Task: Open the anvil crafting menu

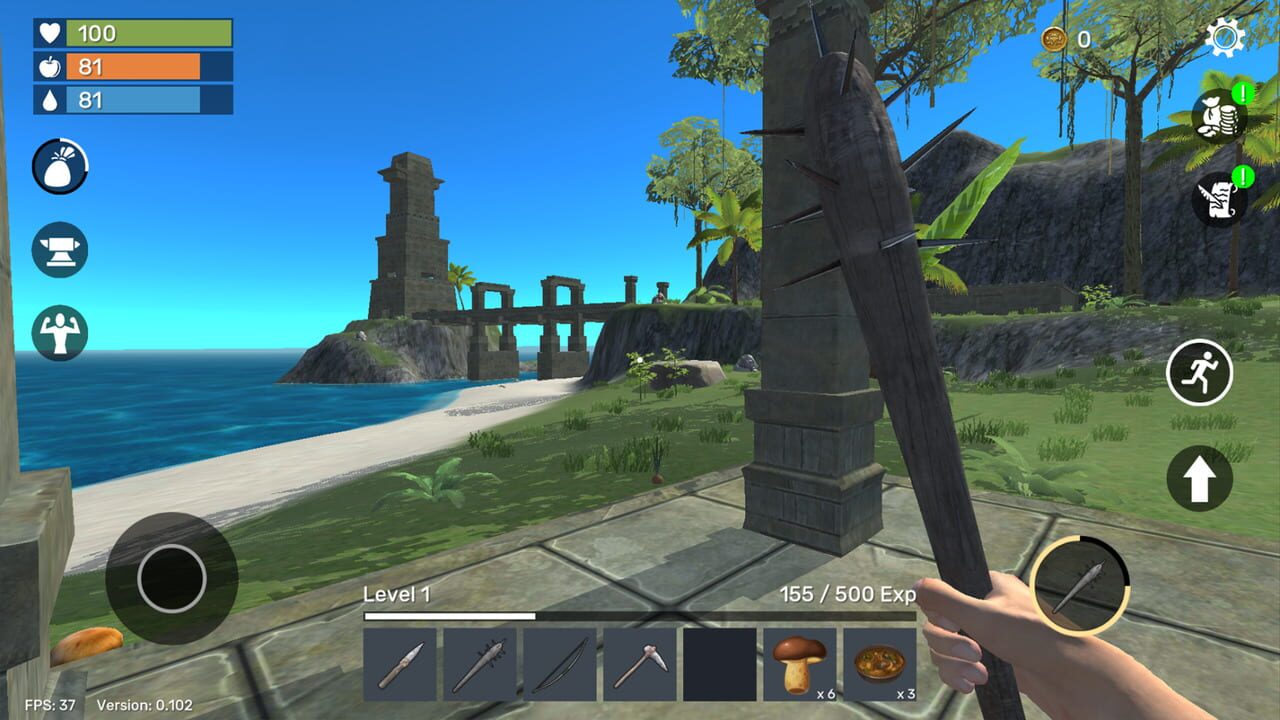Action: point(57,250)
